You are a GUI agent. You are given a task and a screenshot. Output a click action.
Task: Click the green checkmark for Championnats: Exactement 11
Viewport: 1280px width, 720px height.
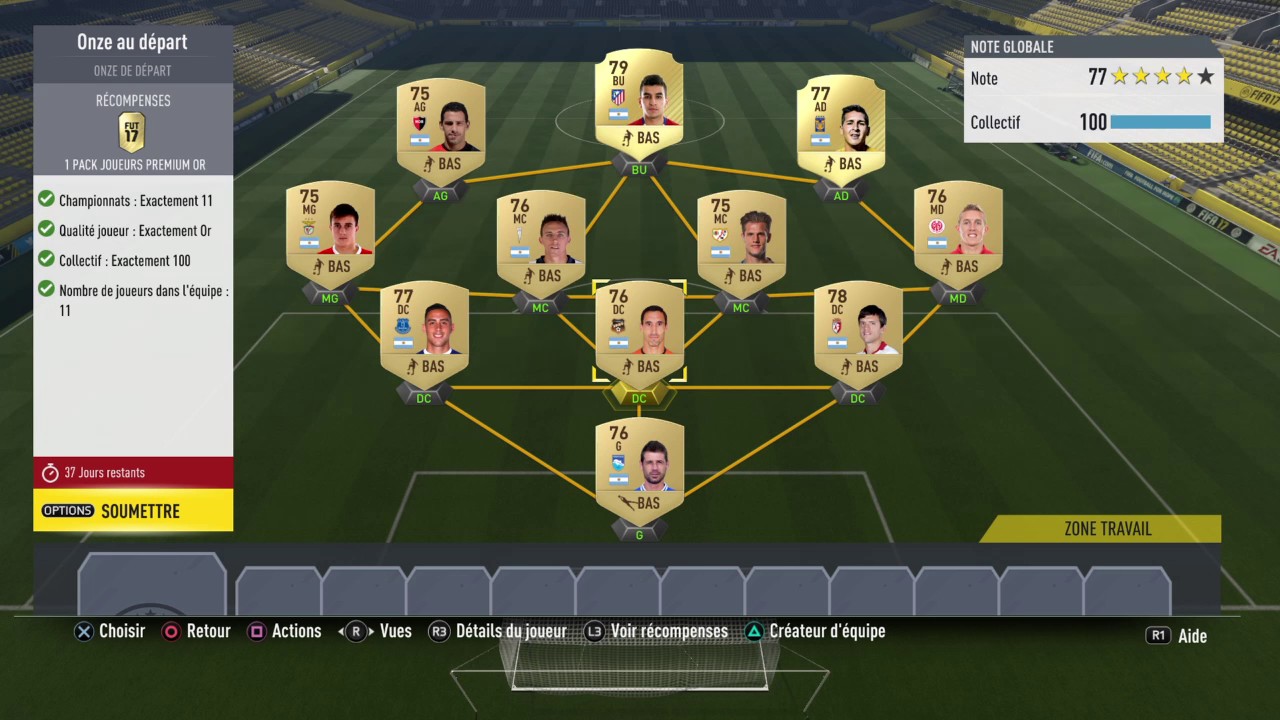tap(46, 200)
